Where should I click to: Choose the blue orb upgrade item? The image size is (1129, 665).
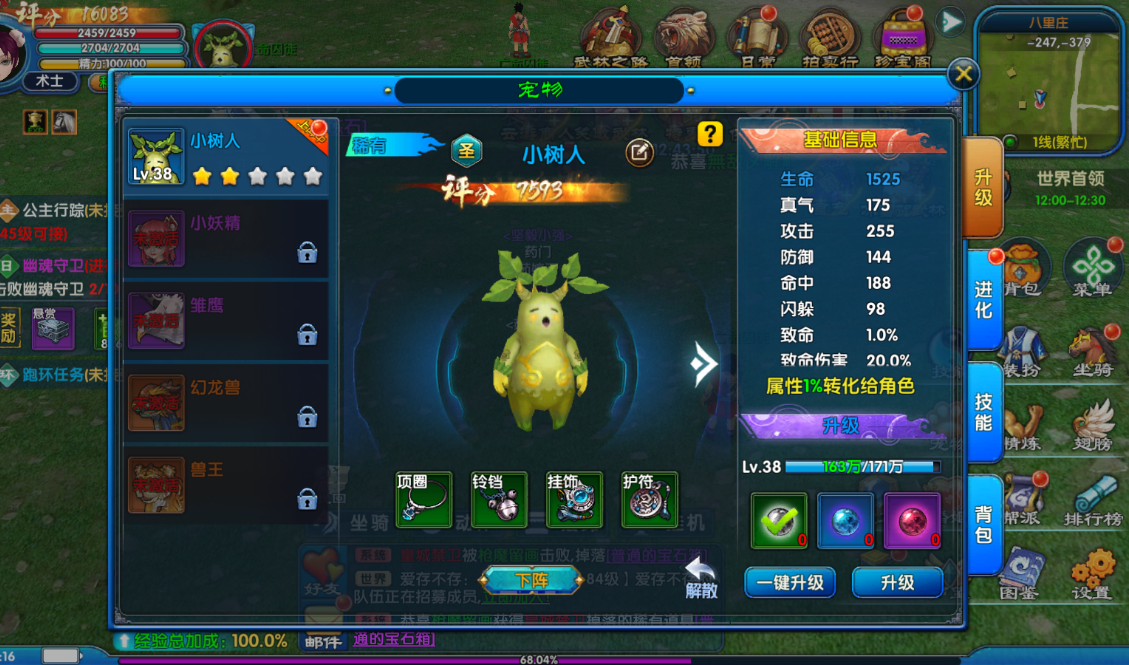coord(845,521)
